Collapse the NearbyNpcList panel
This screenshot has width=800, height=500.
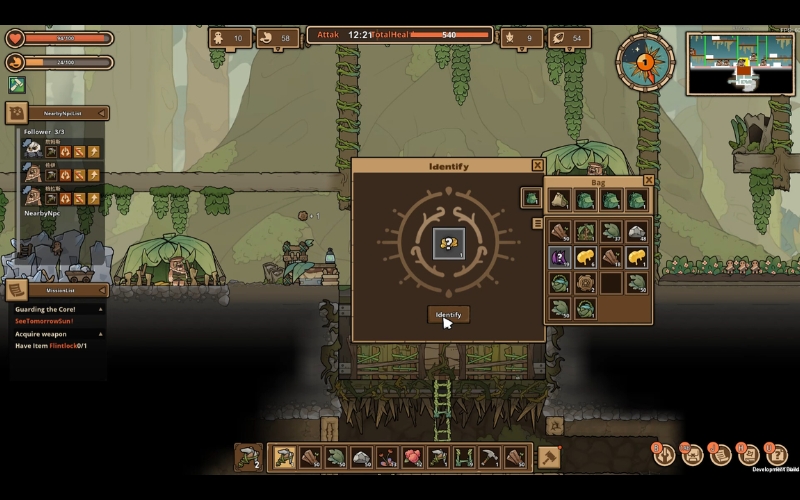click(x=101, y=114)
